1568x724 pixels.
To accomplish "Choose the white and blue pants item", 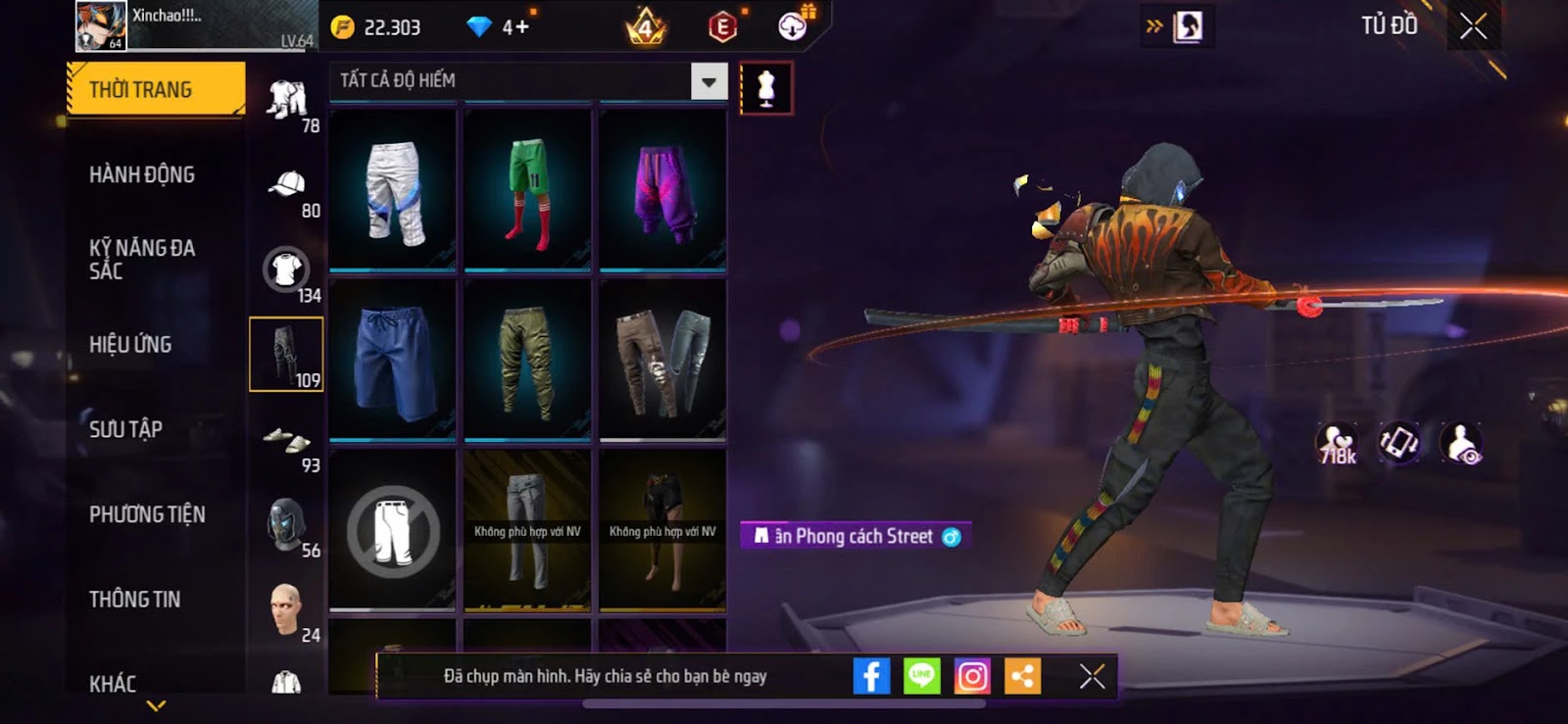I will tap(393, 190).
